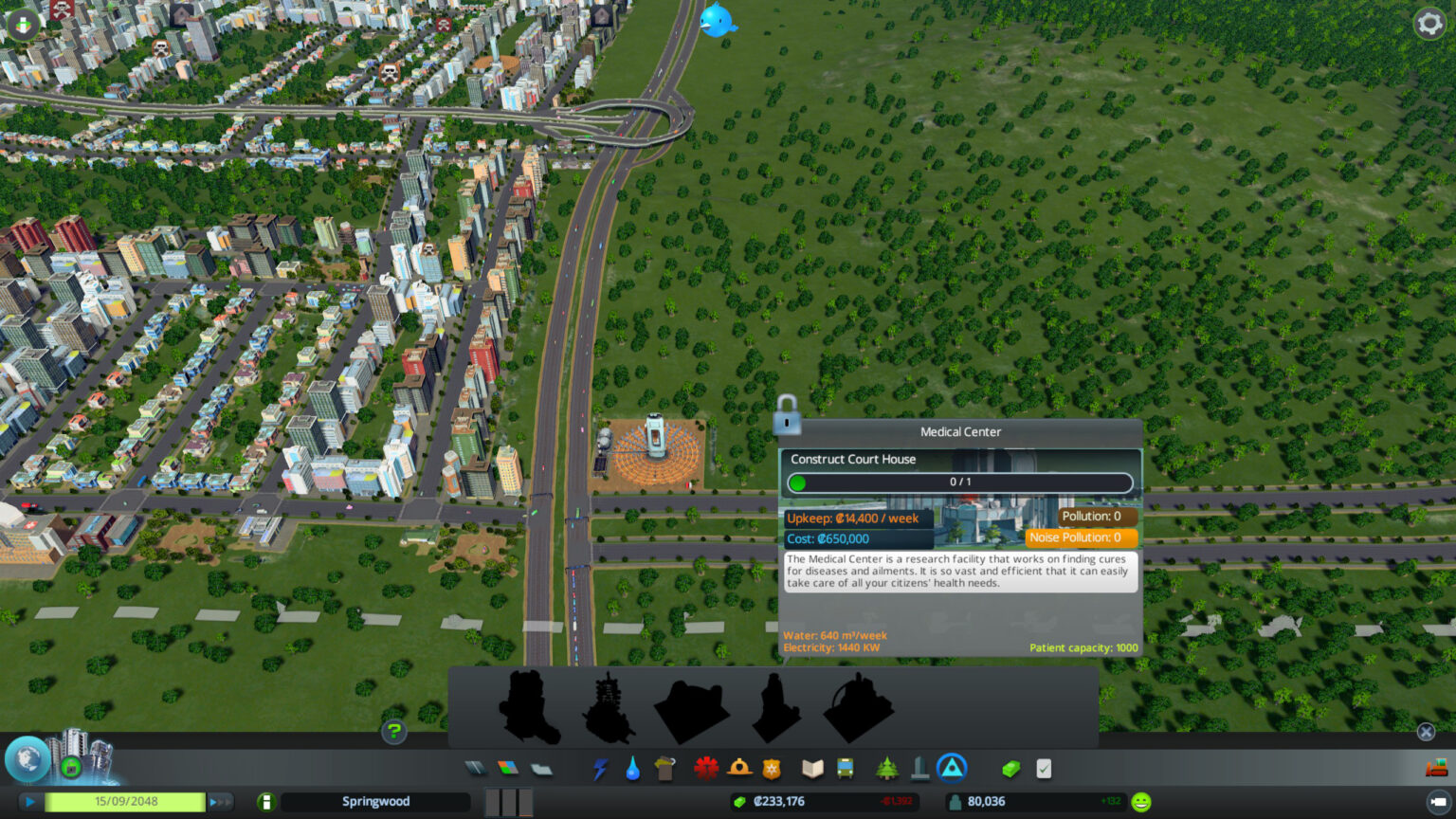The height and width of the screenshot is (819, 1456).
Task: Open the Policies panel with checkmark icon
Action: tap(1044, 768)
